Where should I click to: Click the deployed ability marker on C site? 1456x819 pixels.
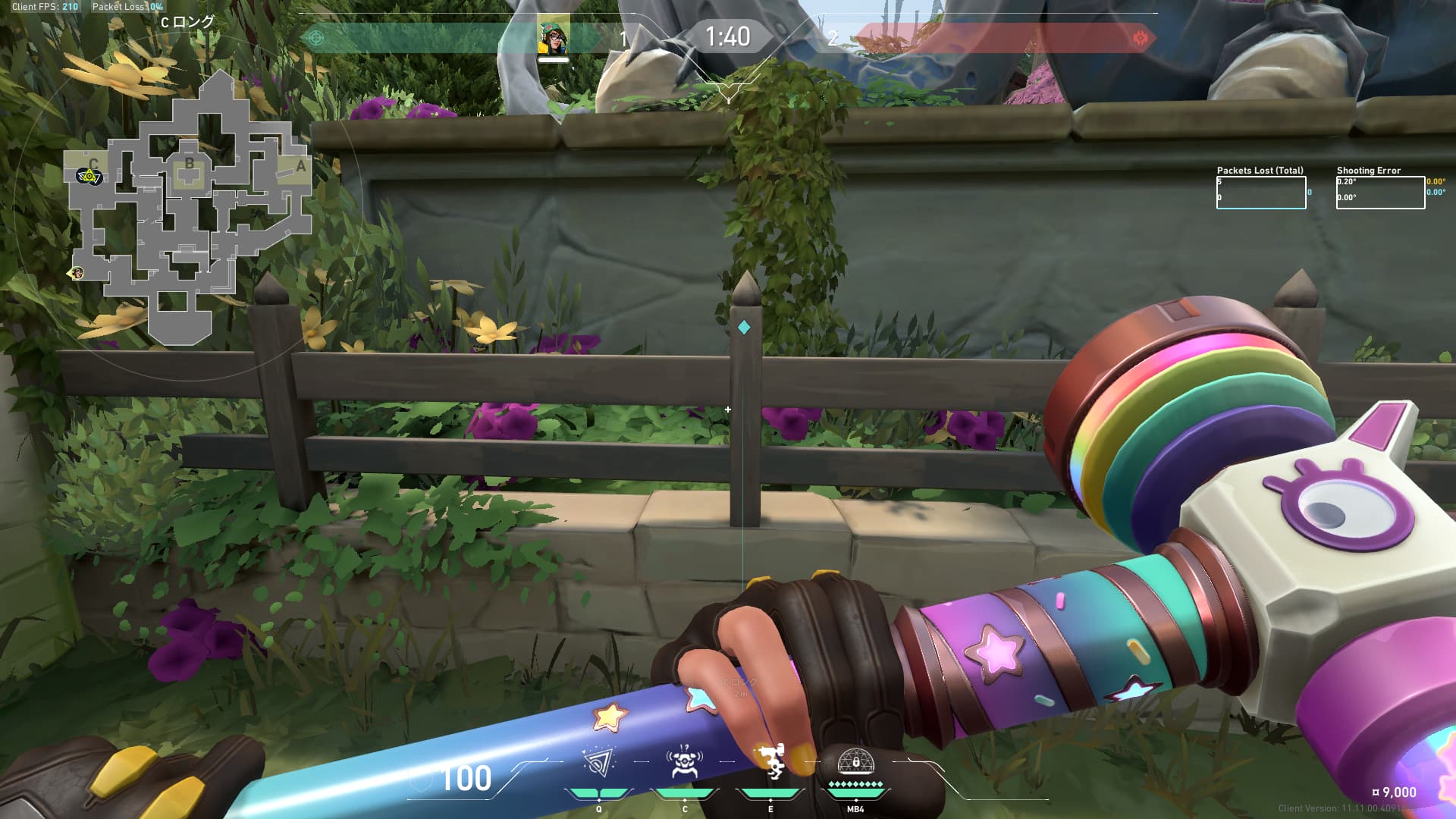(89, 177)
